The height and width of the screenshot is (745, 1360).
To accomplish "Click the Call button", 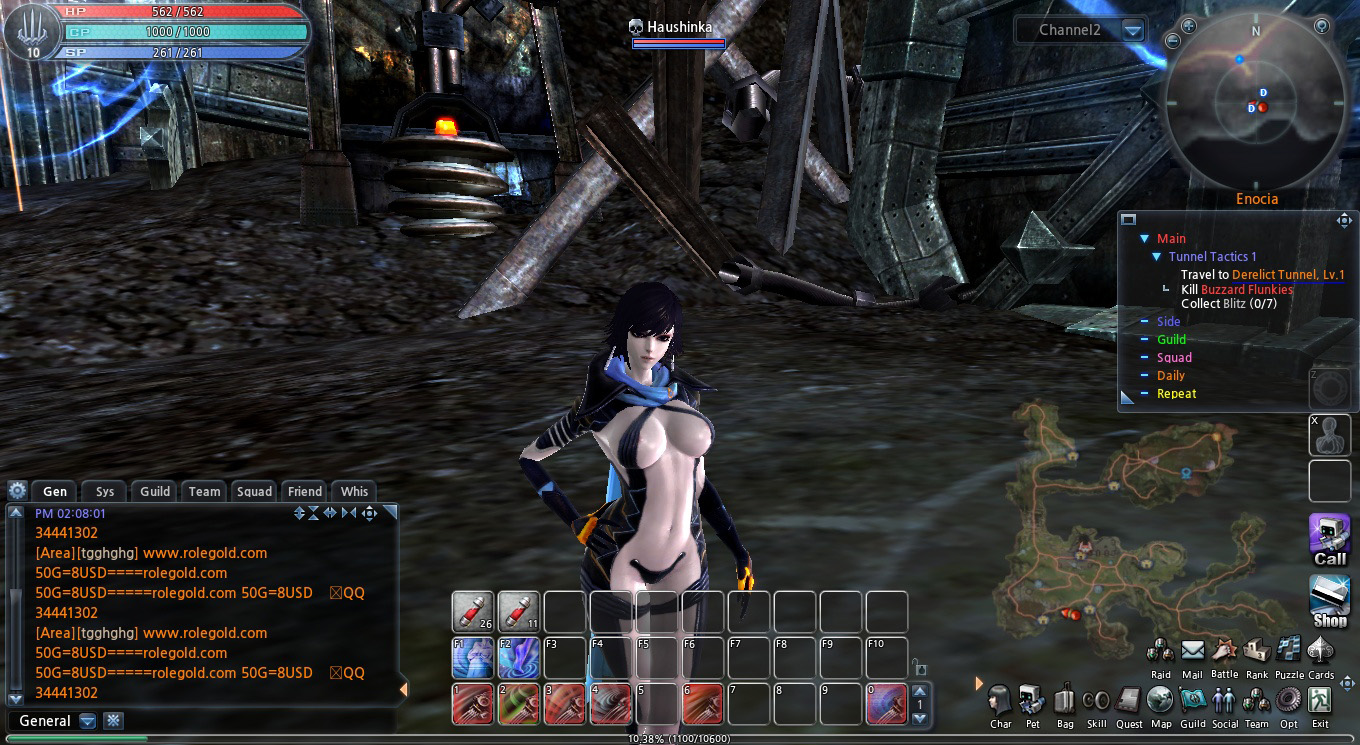I will tap(1330, 539).
